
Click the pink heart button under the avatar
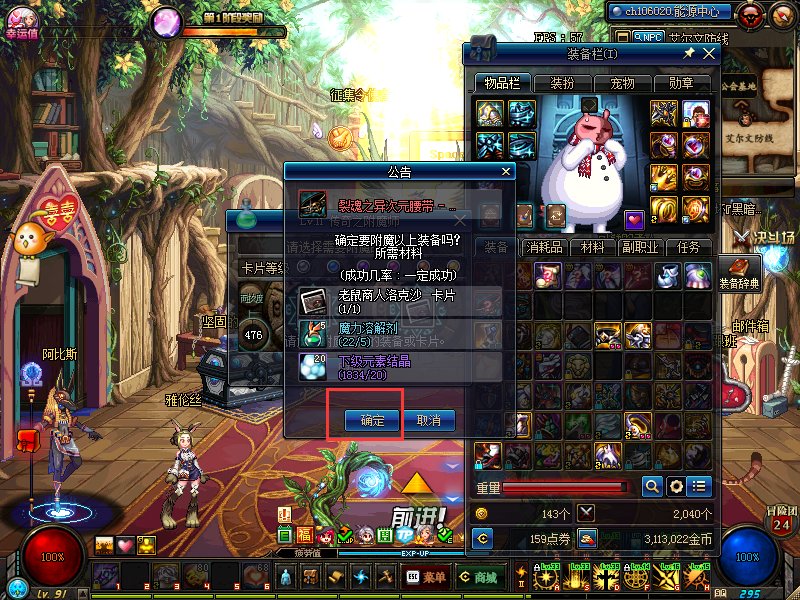(x=125, y=545)
